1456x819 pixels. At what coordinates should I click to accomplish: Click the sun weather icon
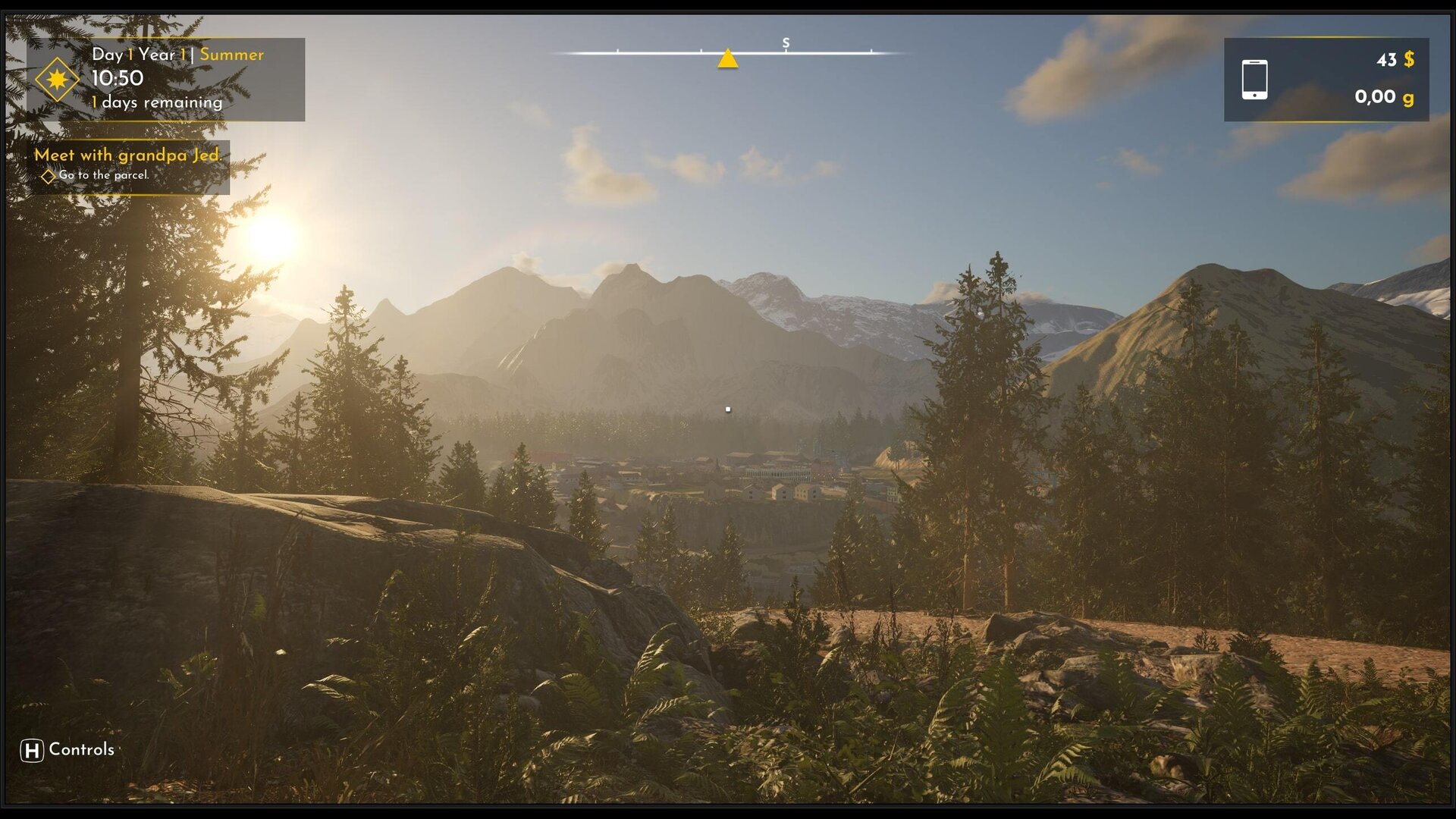[x=57, y=79]
